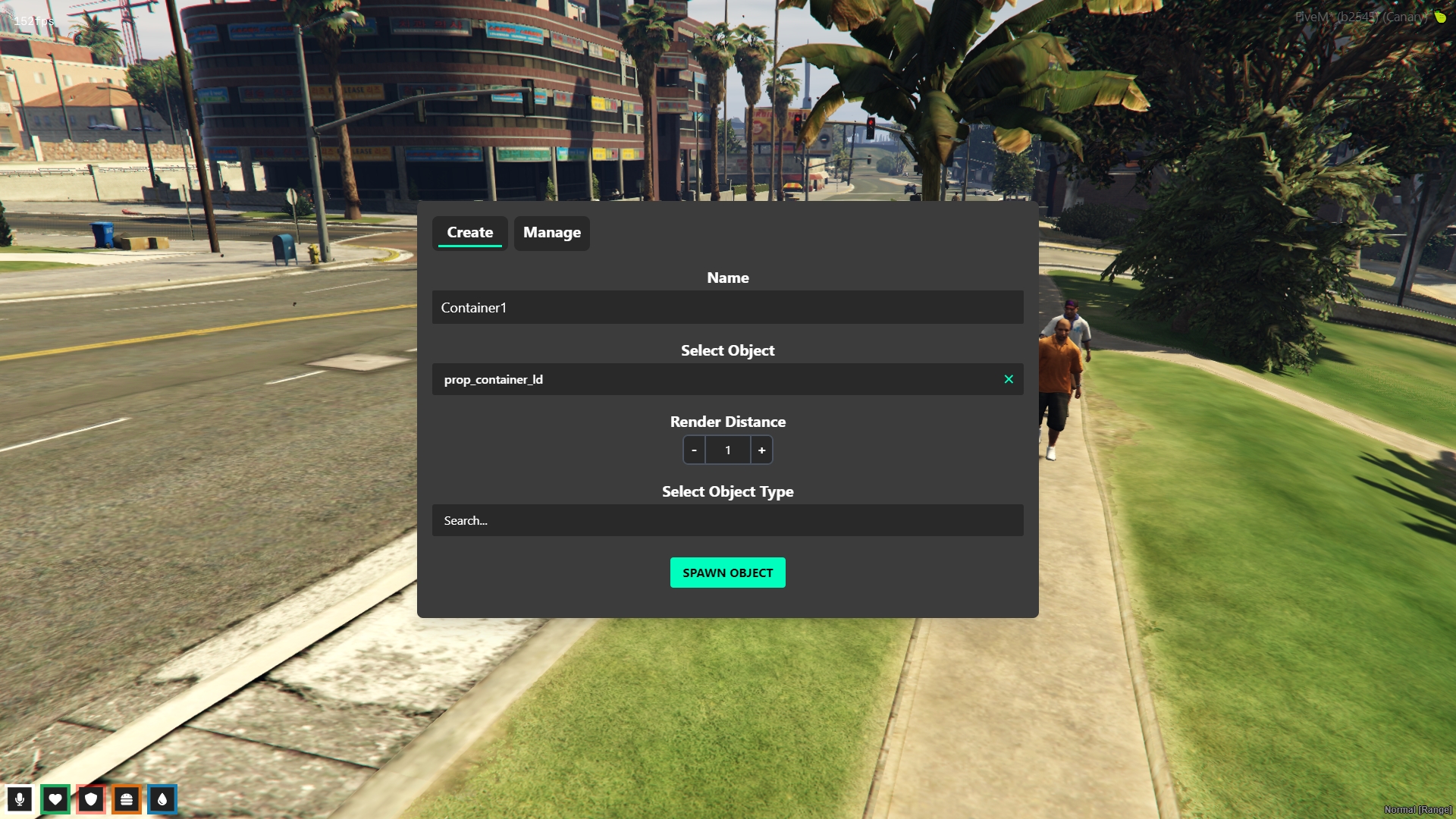Switch to the Manage tab
Screen dimensions: 1456x819
tap(551, 233)
